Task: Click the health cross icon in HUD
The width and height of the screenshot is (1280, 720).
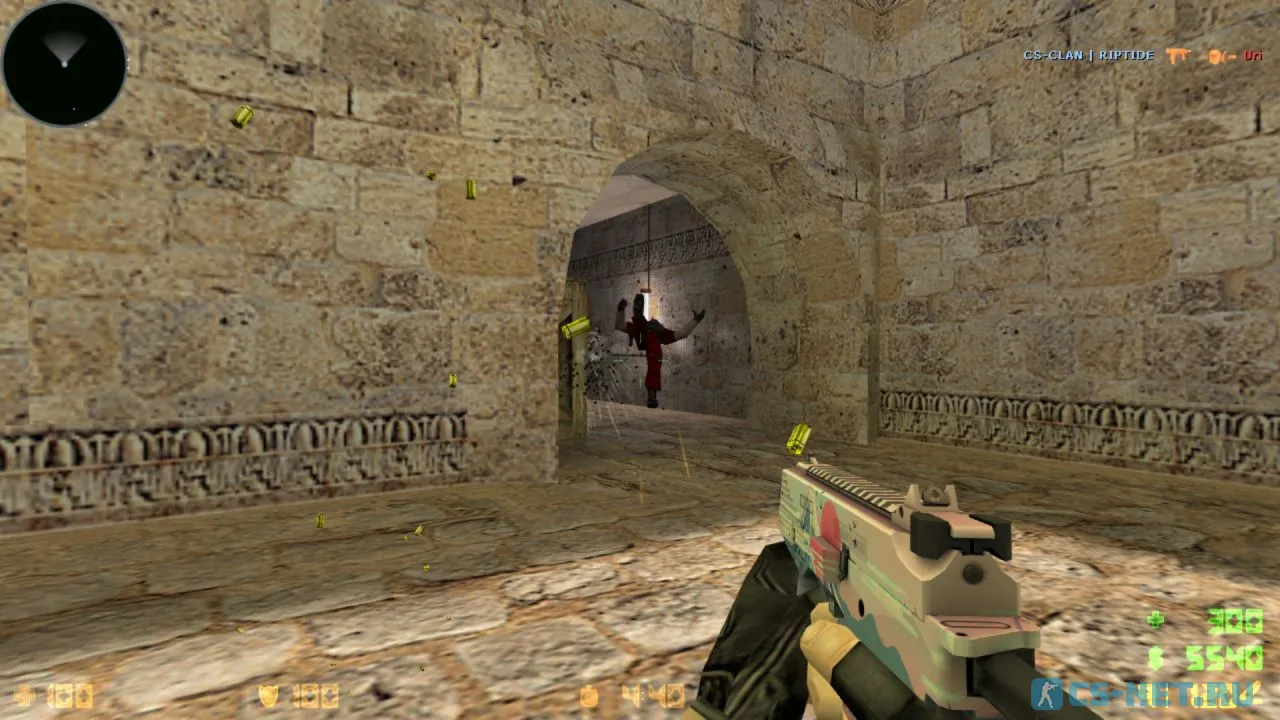Action: 1155,620
